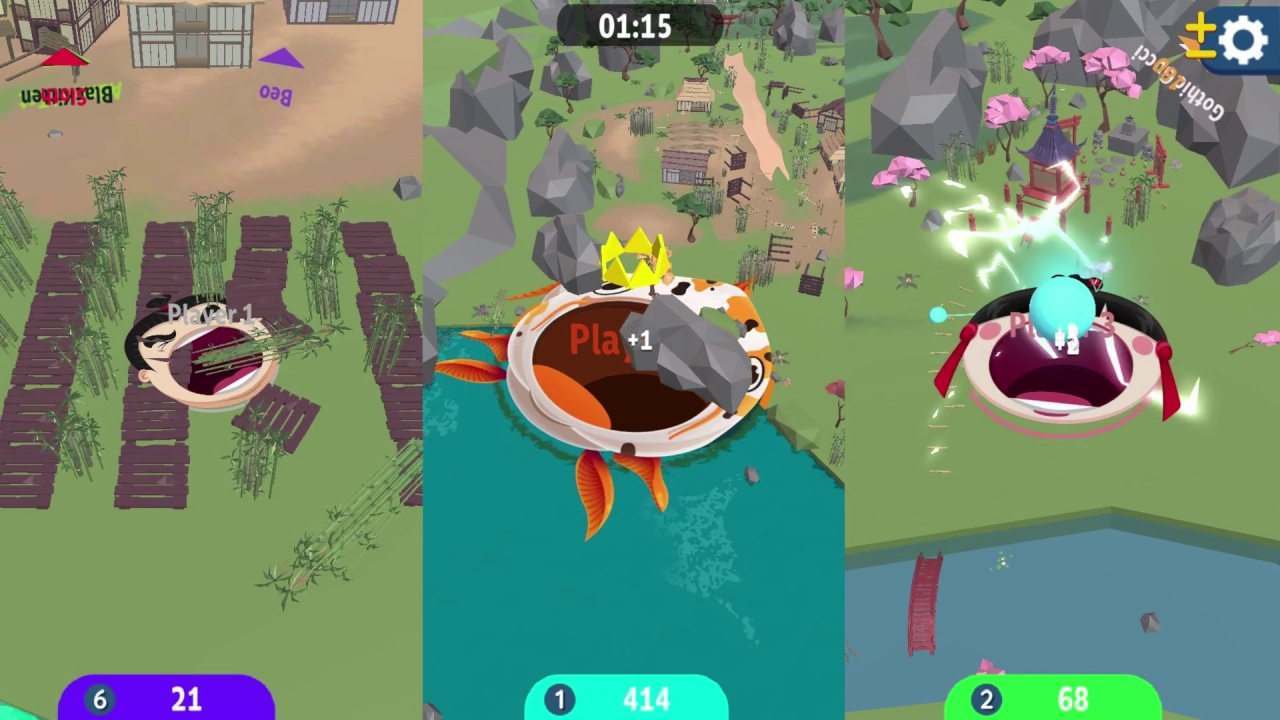Tap the rank 1 badge on teal scorebar
This screenshot has width=1280, height=720.
tap(559, 699)
